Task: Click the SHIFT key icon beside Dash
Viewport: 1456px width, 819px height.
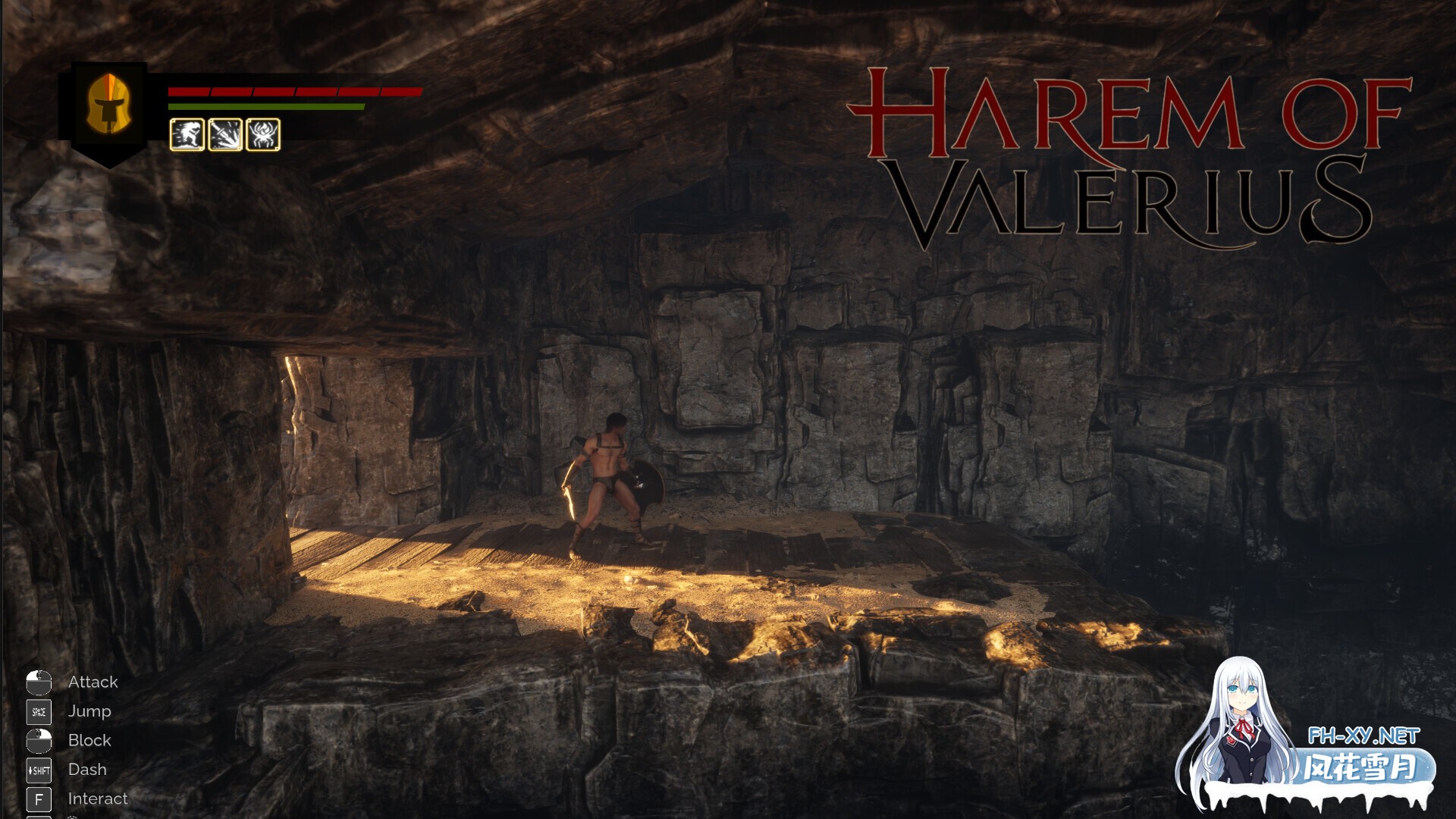Action: click(x=38, y=770)
